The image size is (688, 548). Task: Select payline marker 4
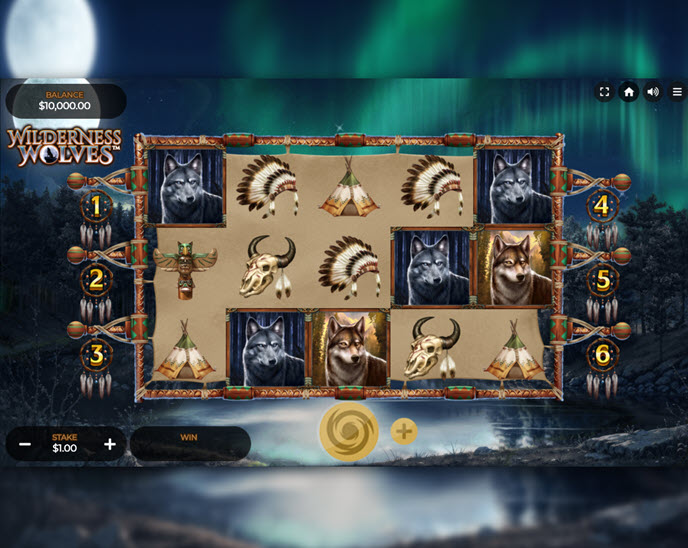(x=602, y=207)
